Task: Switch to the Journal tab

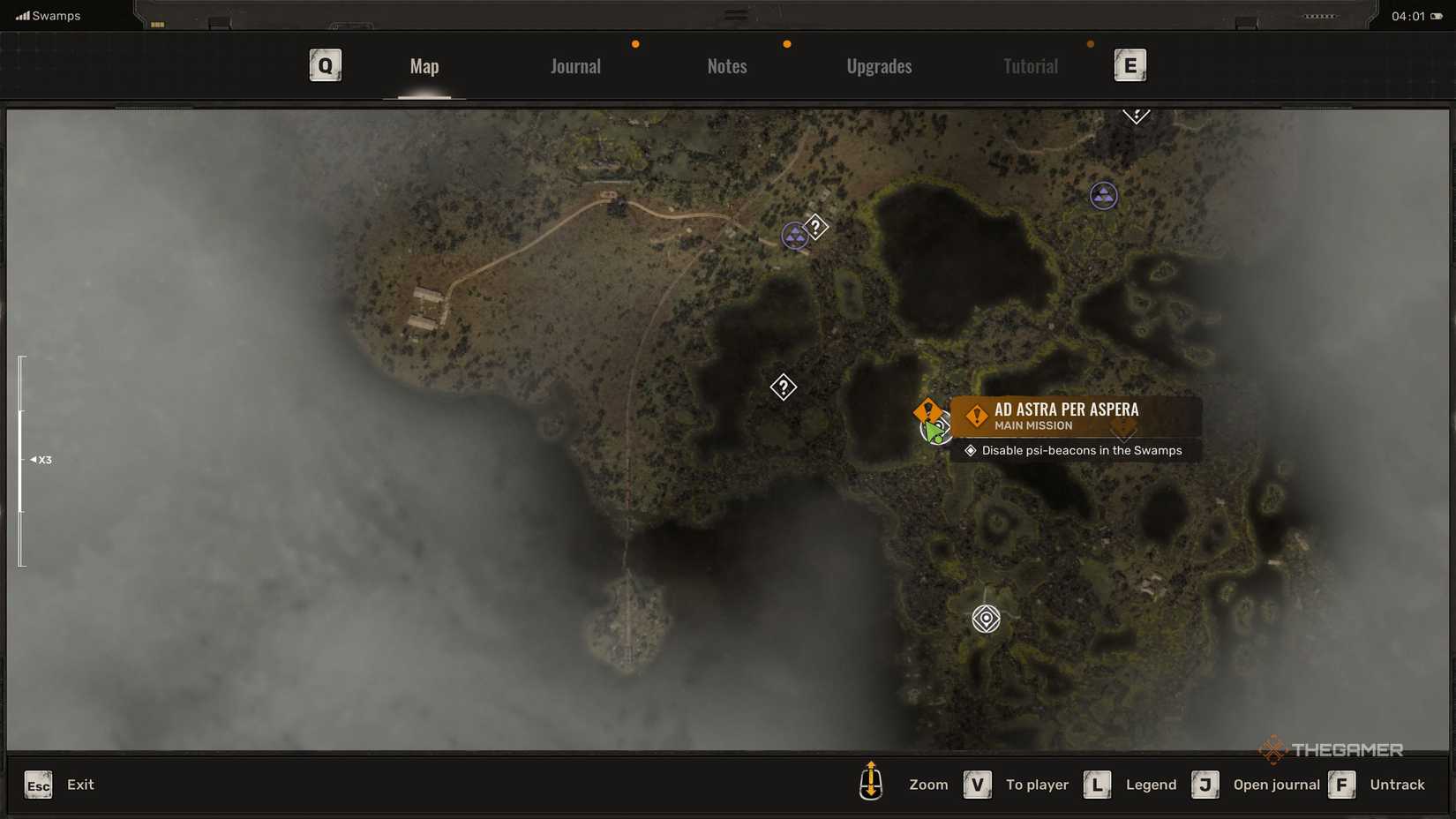Action: (x=575, y=65)
